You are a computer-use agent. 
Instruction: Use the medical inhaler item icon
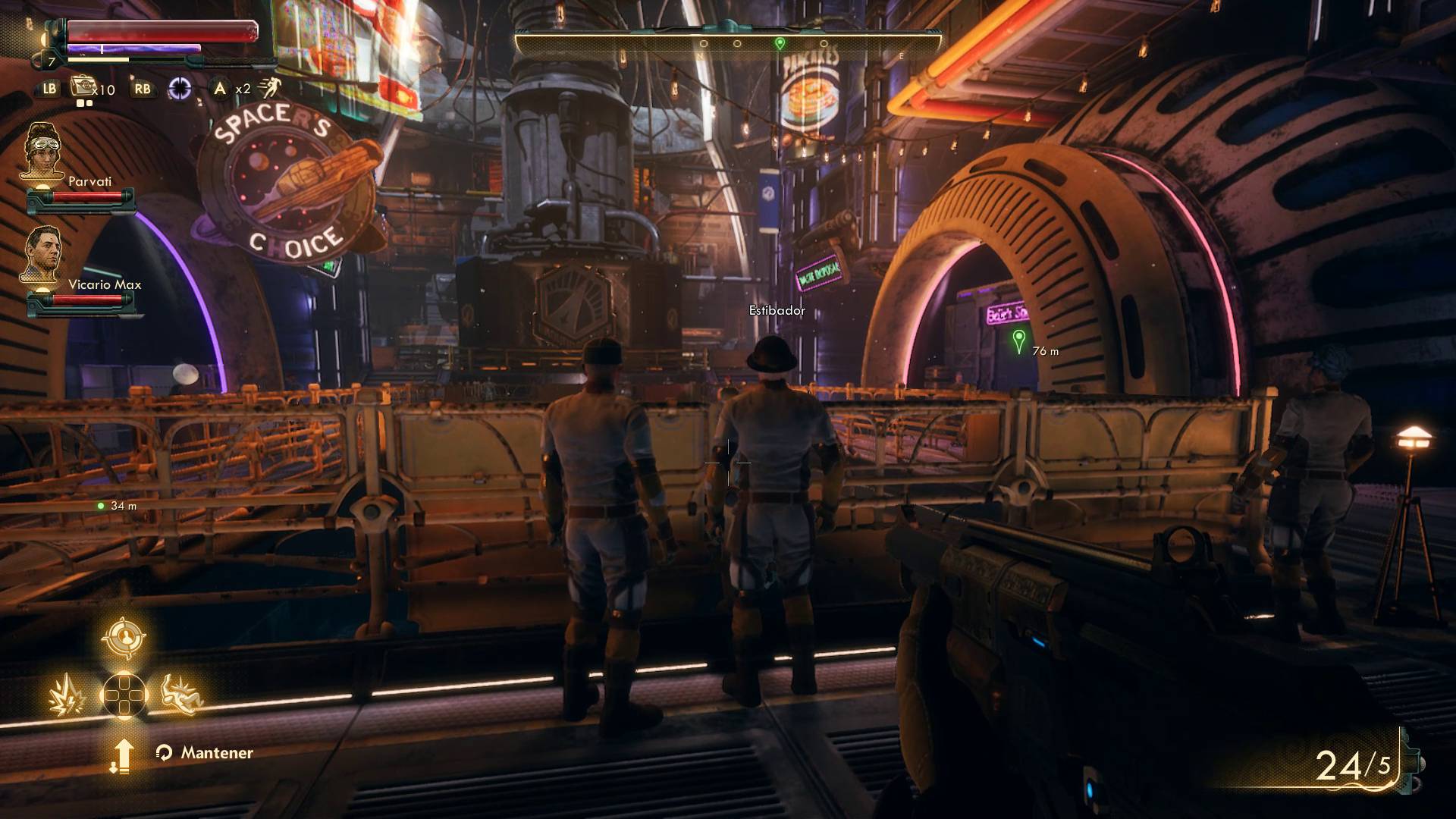[x=82, y=87]
